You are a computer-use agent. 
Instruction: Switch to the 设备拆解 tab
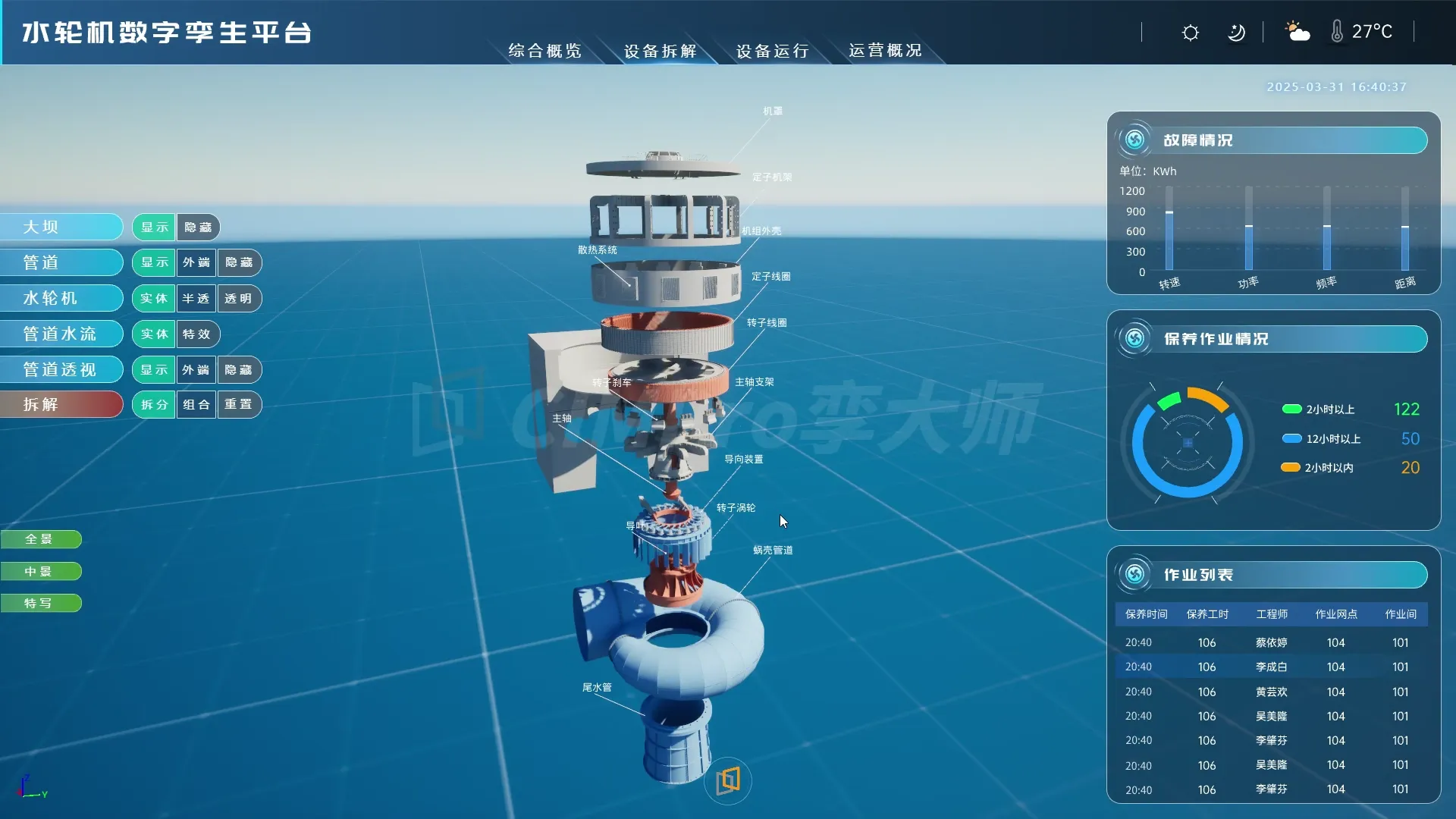pyautogui.click(x=660, y=51)
